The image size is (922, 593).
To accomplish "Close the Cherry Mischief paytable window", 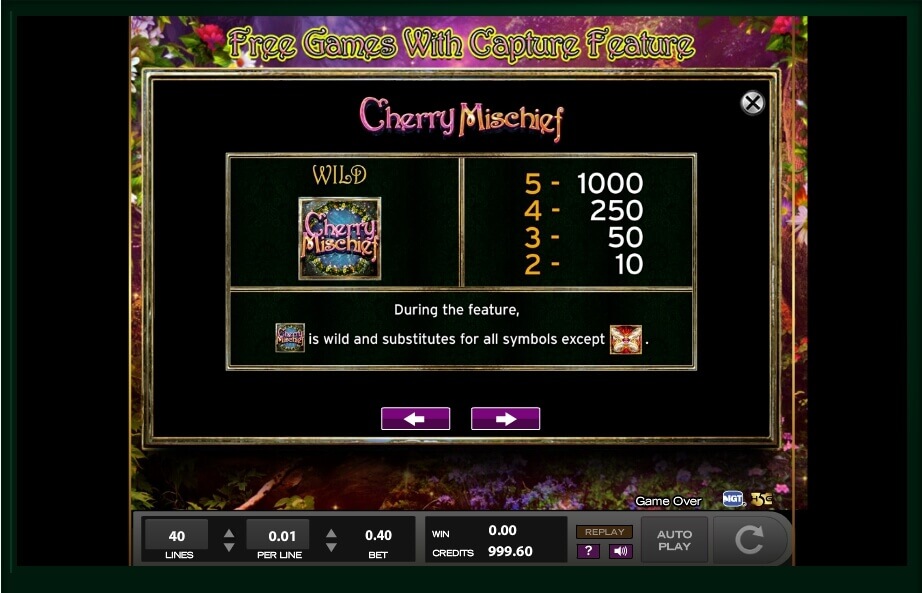I will tap(752, 103).
